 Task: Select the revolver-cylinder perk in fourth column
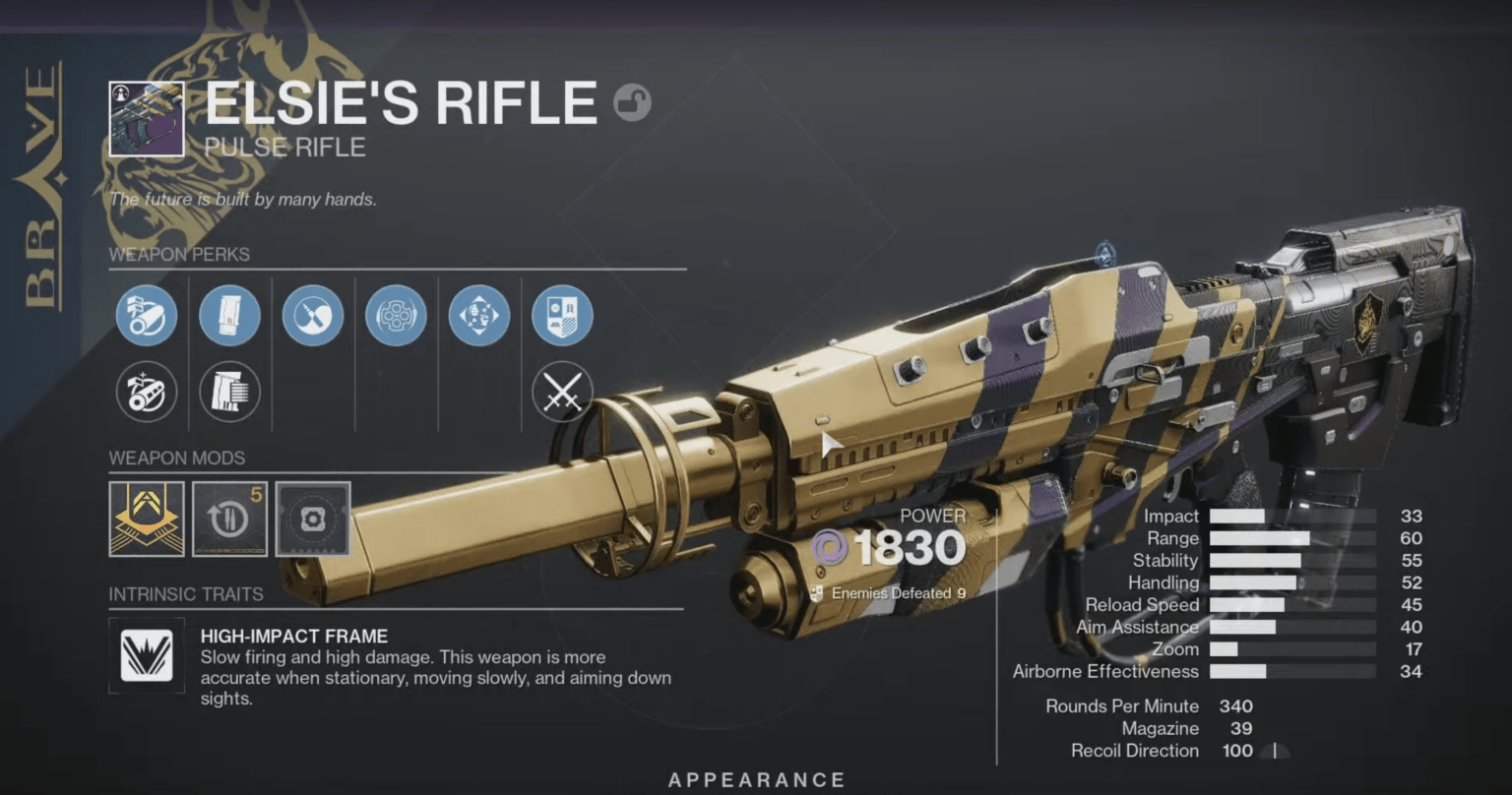(x=396, y=315)
